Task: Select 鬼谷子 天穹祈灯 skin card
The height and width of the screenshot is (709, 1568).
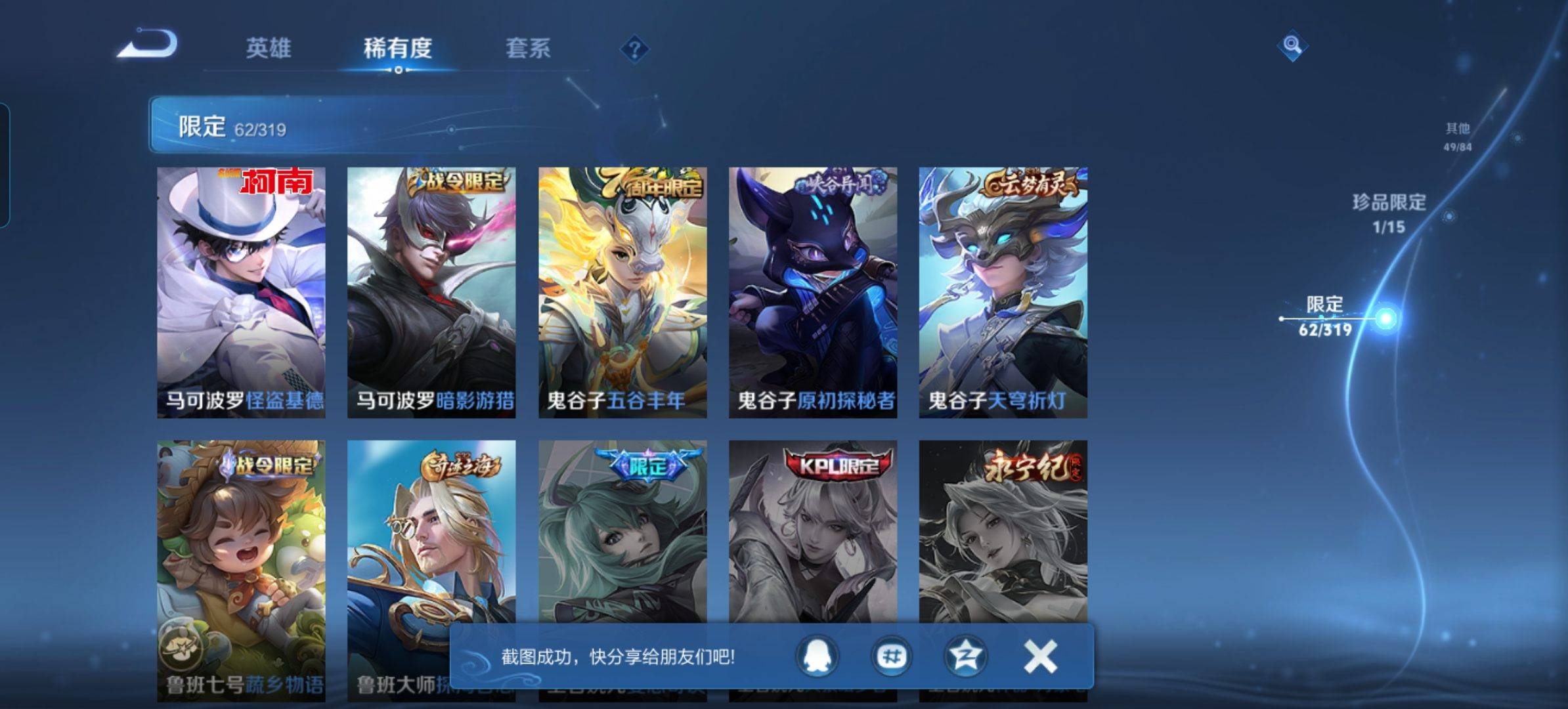Action: [1003, 292]
